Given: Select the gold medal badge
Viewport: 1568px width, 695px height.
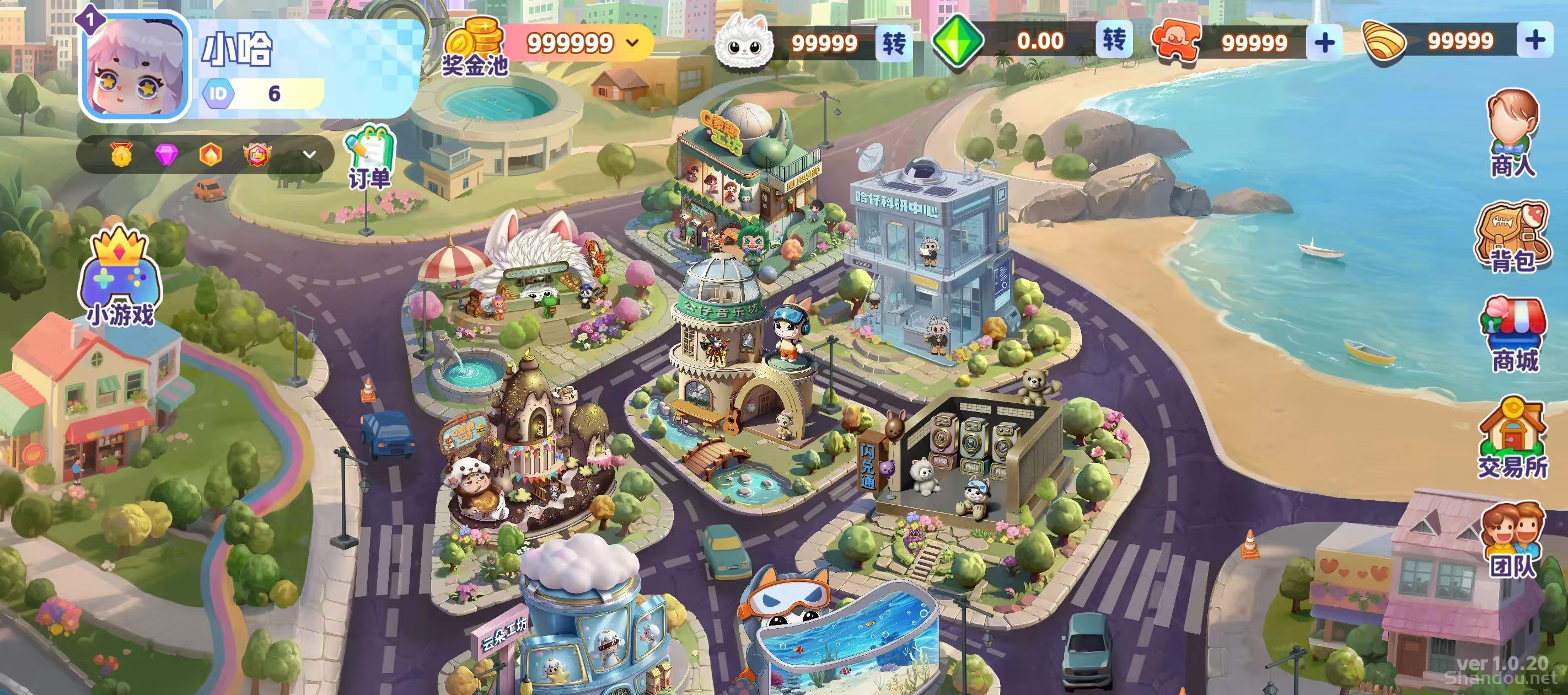Looking at the screenshot, I should point(121,154).
